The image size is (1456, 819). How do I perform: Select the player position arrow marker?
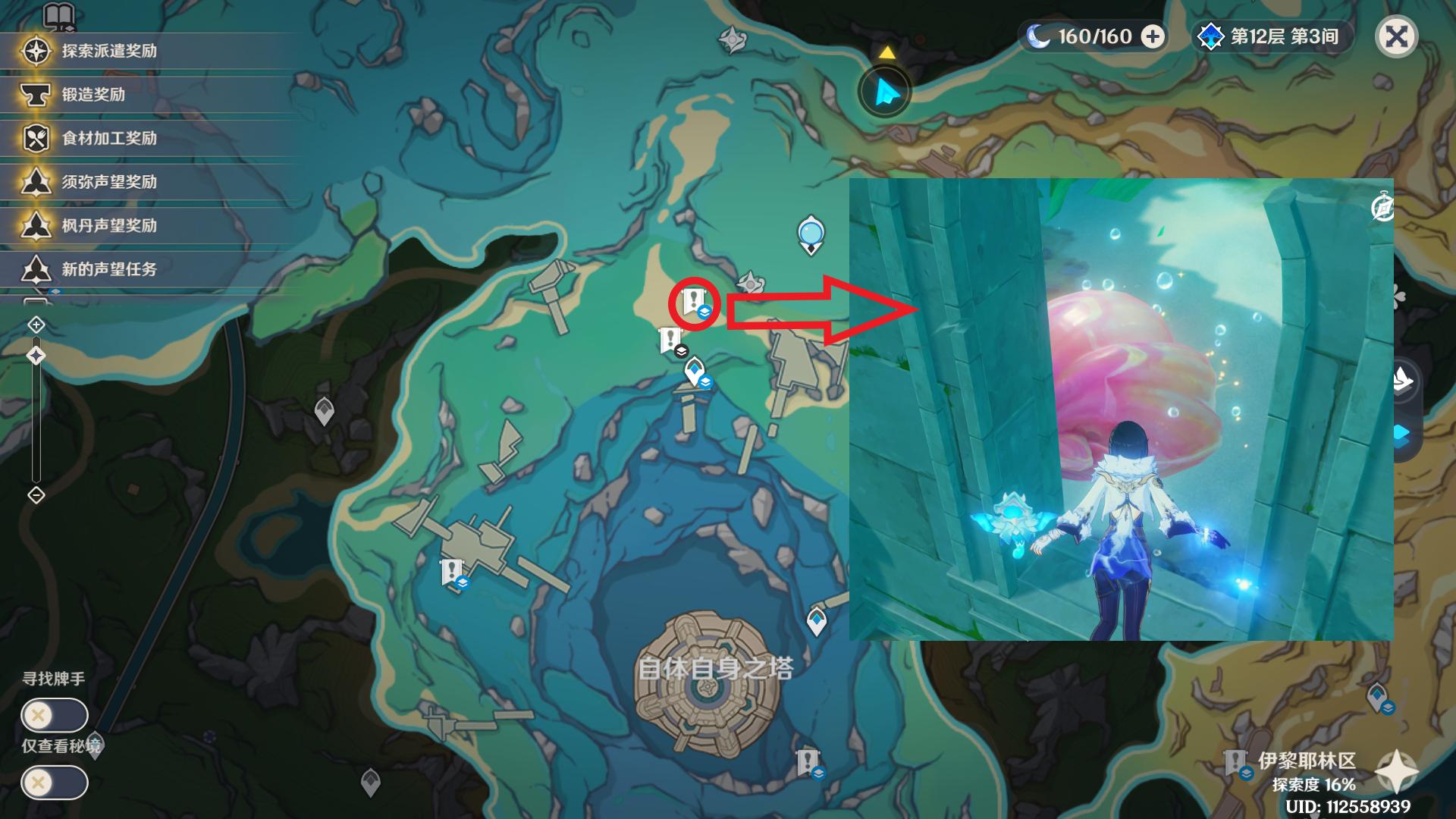pos(885,93)
